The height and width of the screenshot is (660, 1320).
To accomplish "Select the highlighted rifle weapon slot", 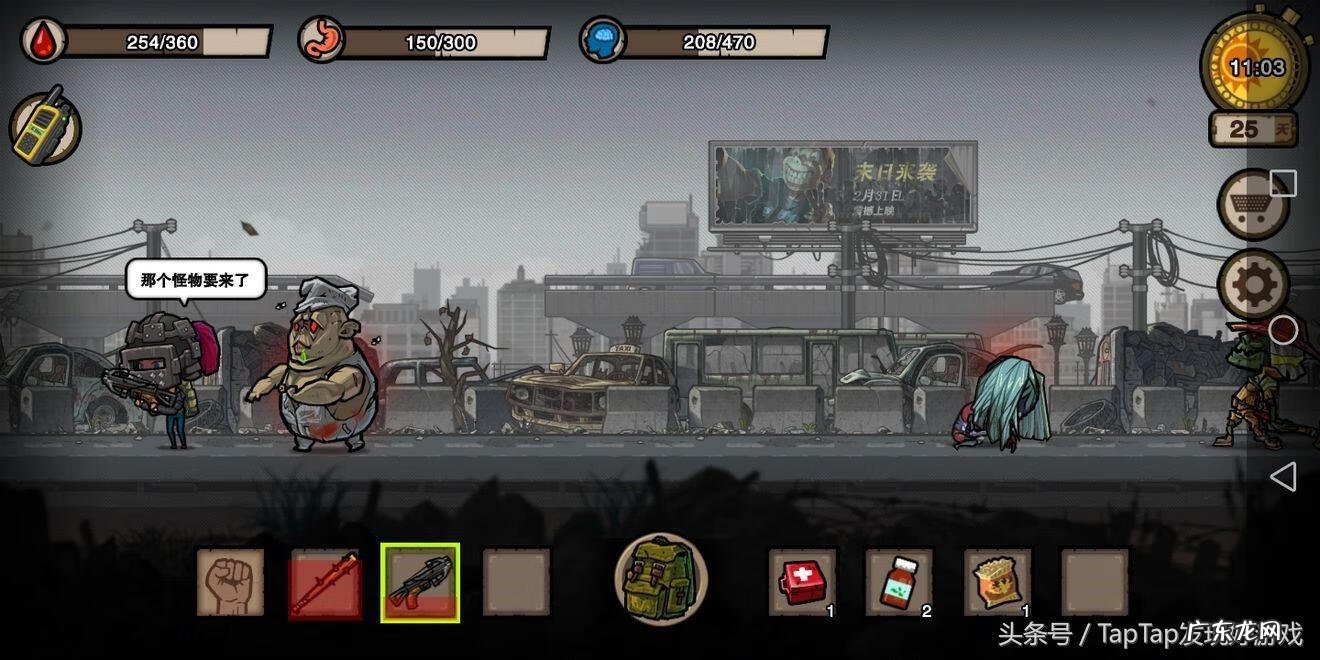I will (420, 582).
